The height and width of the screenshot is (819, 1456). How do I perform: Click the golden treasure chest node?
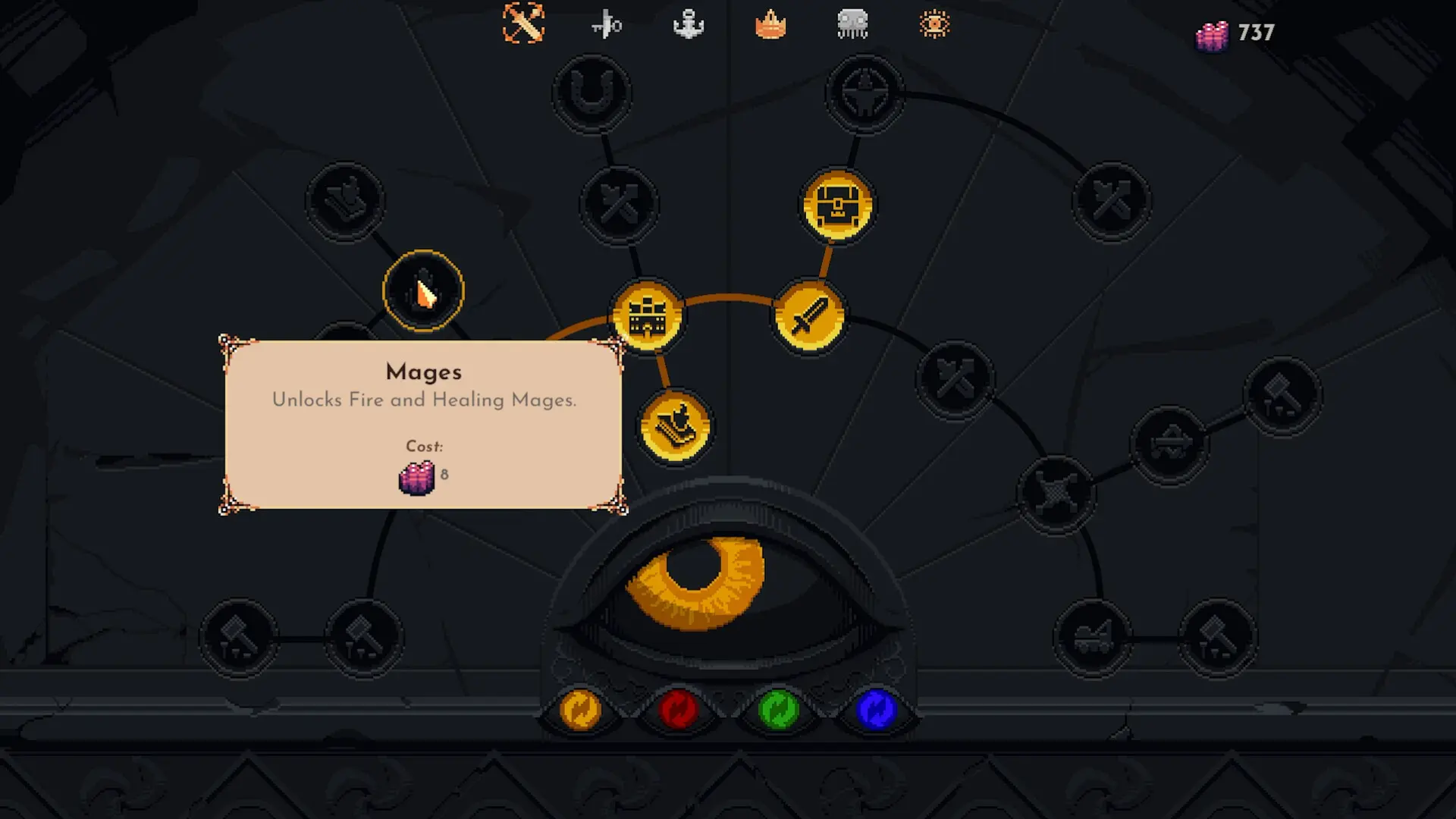click(837, 206)
